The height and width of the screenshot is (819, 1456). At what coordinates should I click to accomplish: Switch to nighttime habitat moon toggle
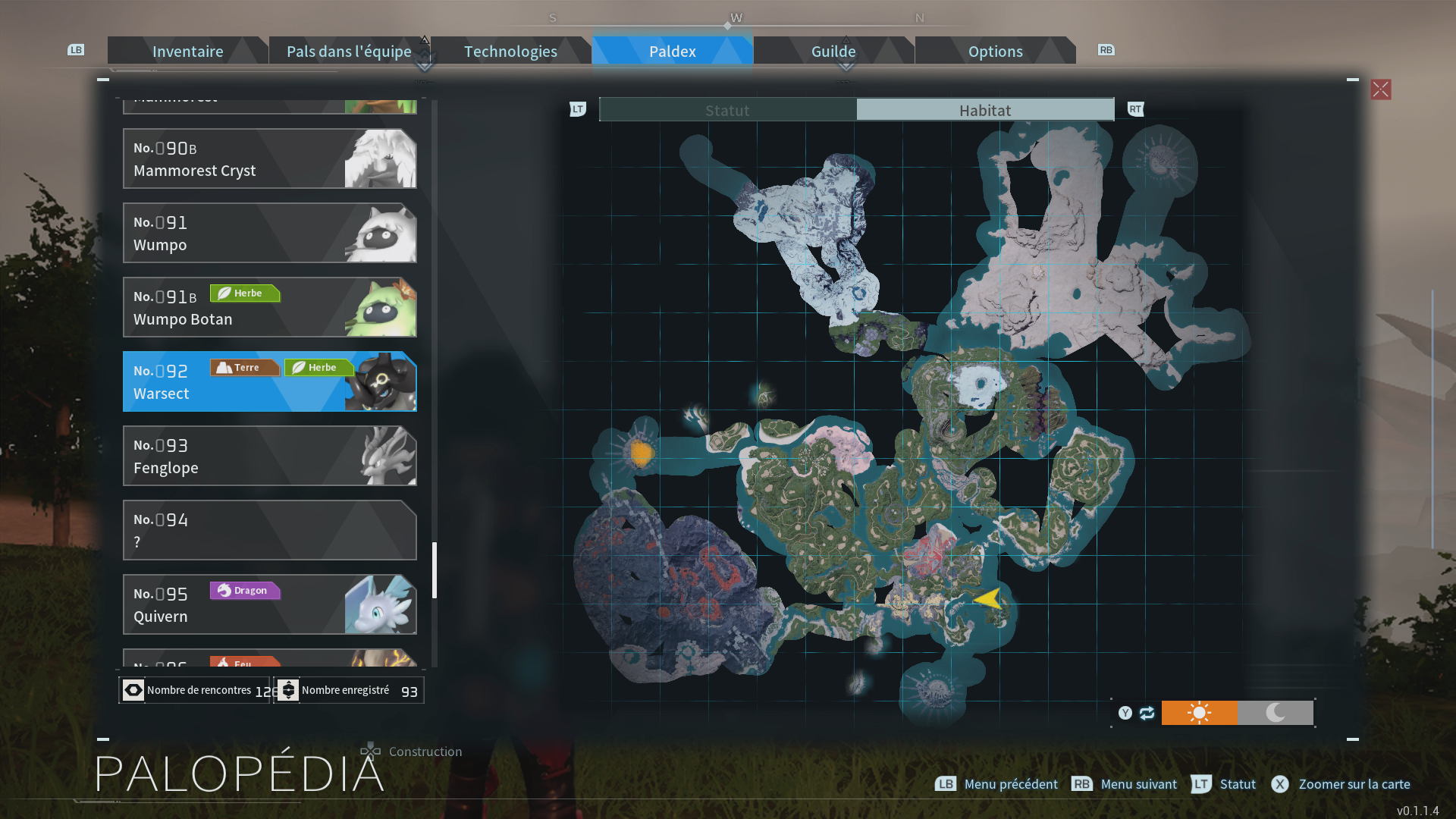pos(1276,713)
